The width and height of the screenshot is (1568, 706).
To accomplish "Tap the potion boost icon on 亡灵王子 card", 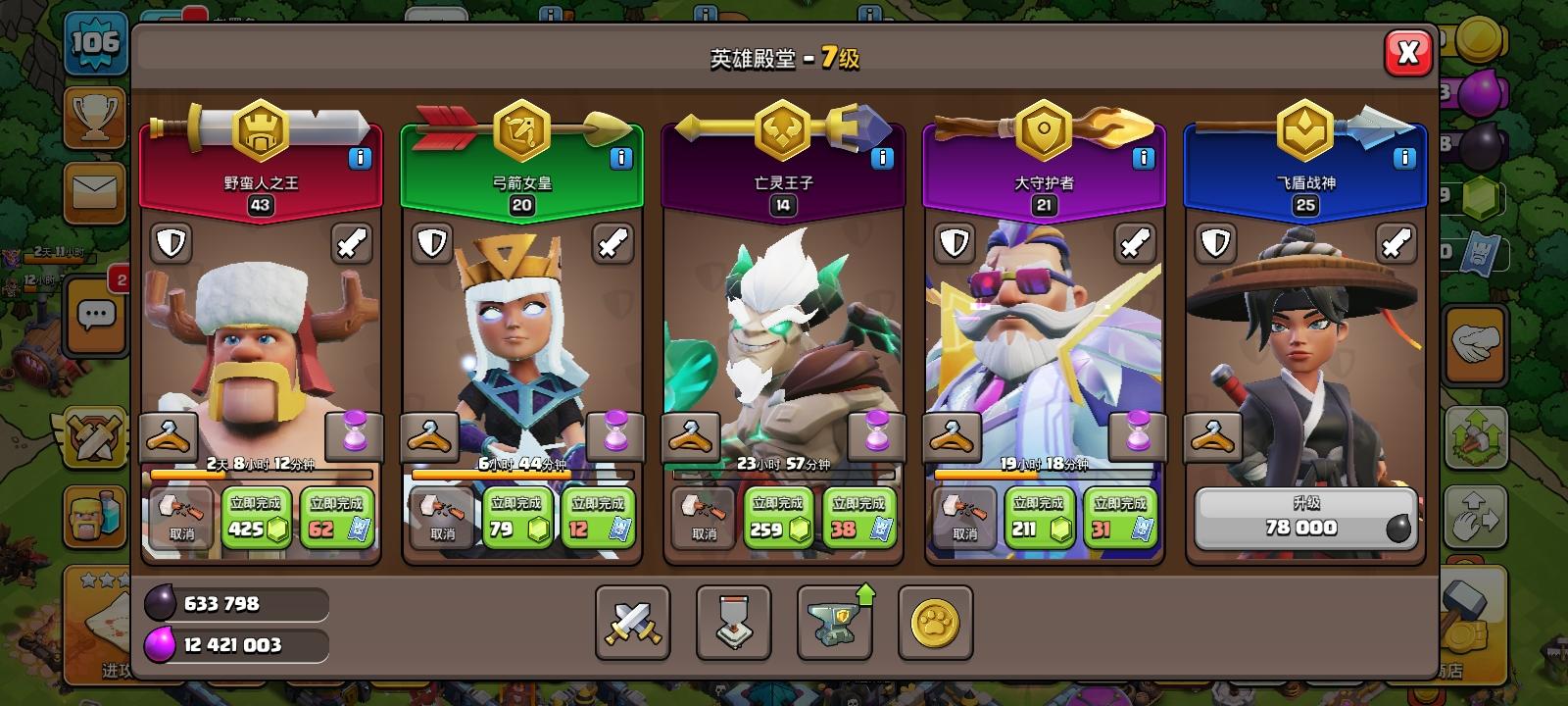I will coord(878,435).
